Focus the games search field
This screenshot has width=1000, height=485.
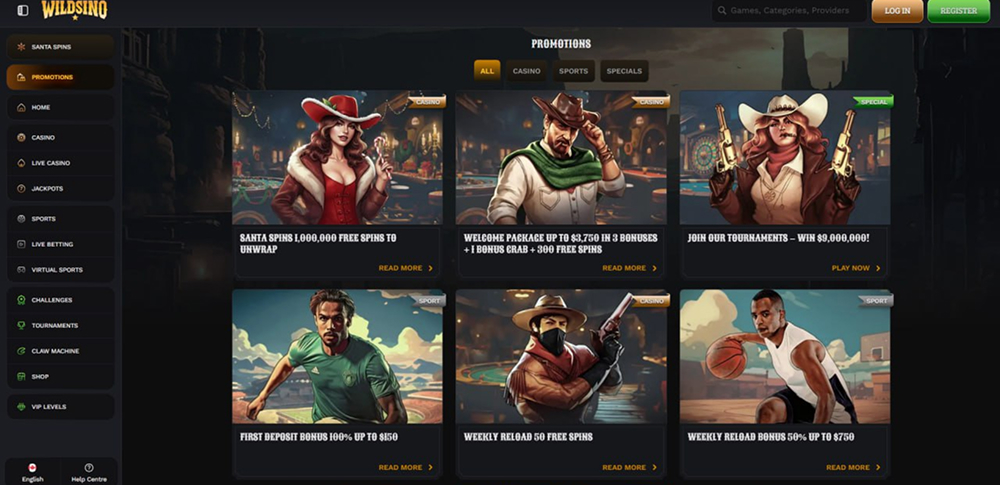[790, 11]
